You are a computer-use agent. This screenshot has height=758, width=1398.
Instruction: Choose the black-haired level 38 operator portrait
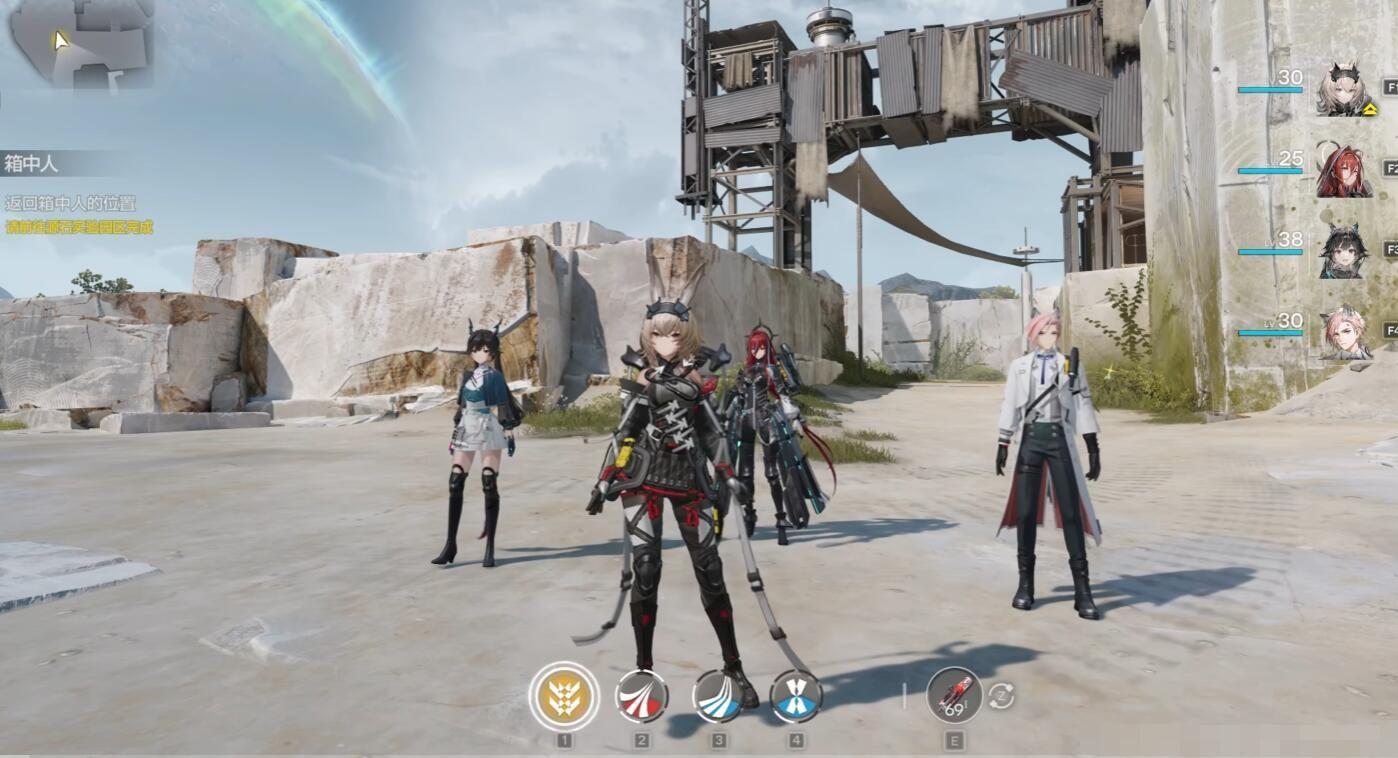tap(1344, 252)
